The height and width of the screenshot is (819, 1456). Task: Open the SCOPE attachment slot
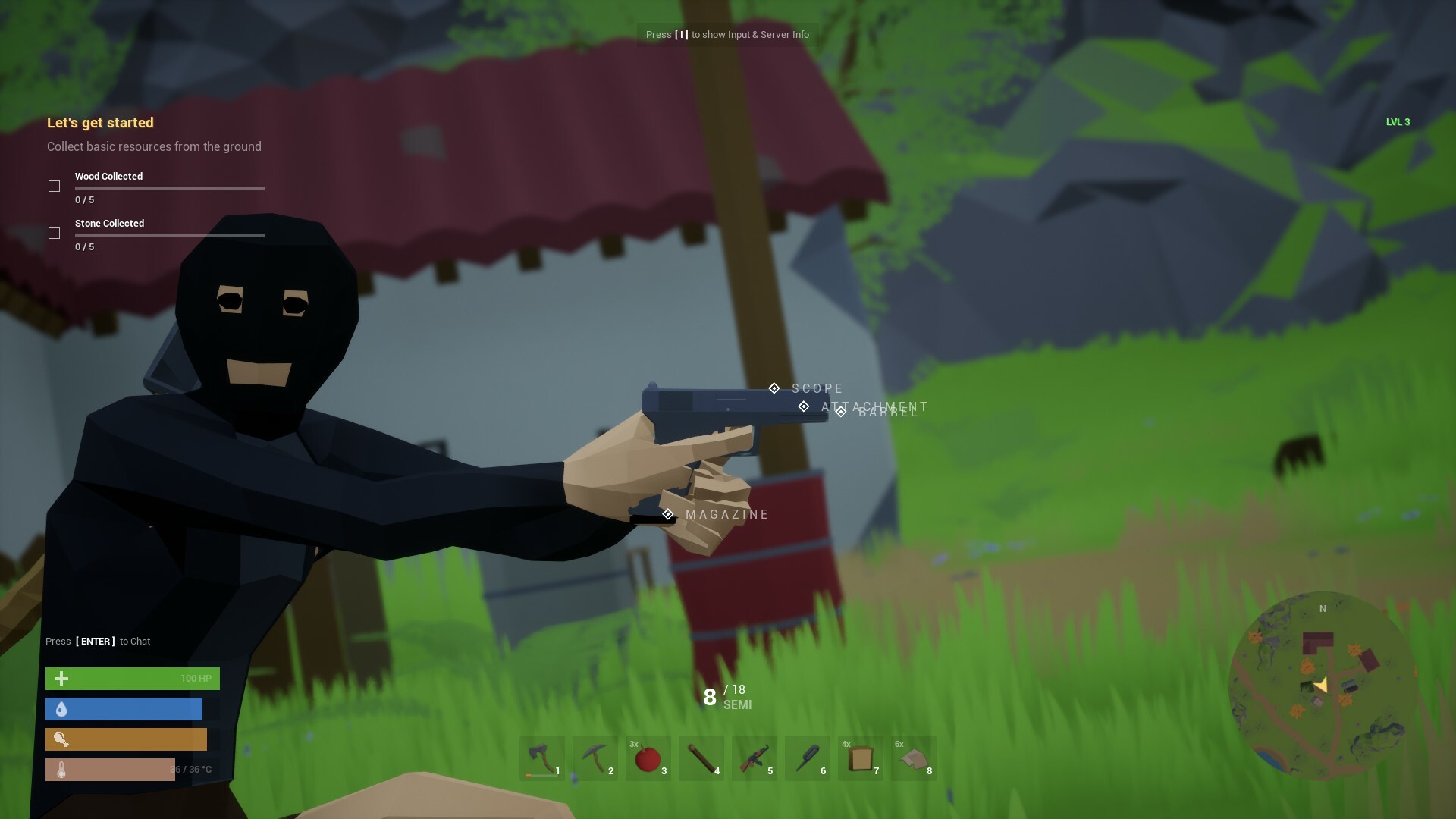click(774, 388)
